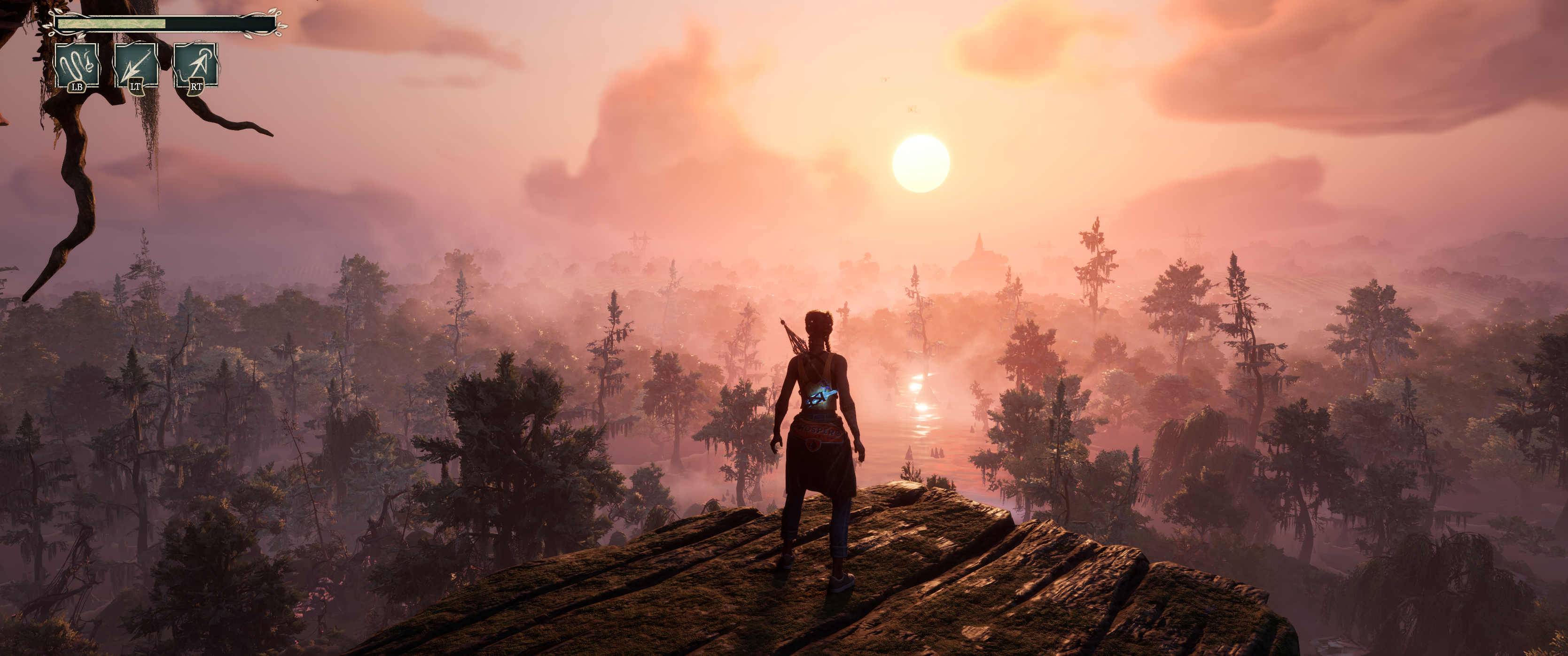Activate the squiggly snake-line ability icon
1568x656 pixels.
tap(78, 64)
